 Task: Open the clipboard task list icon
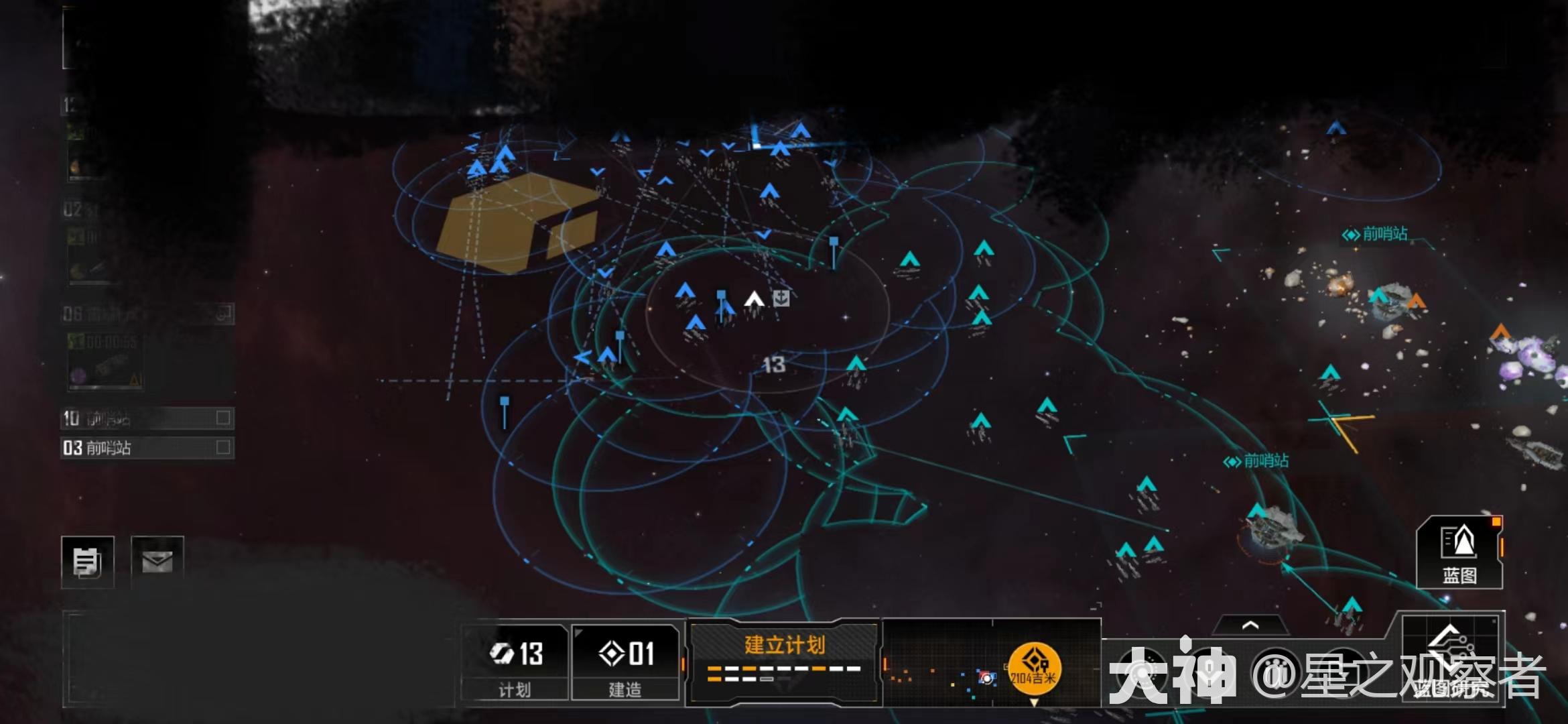[x=88, y=562]
